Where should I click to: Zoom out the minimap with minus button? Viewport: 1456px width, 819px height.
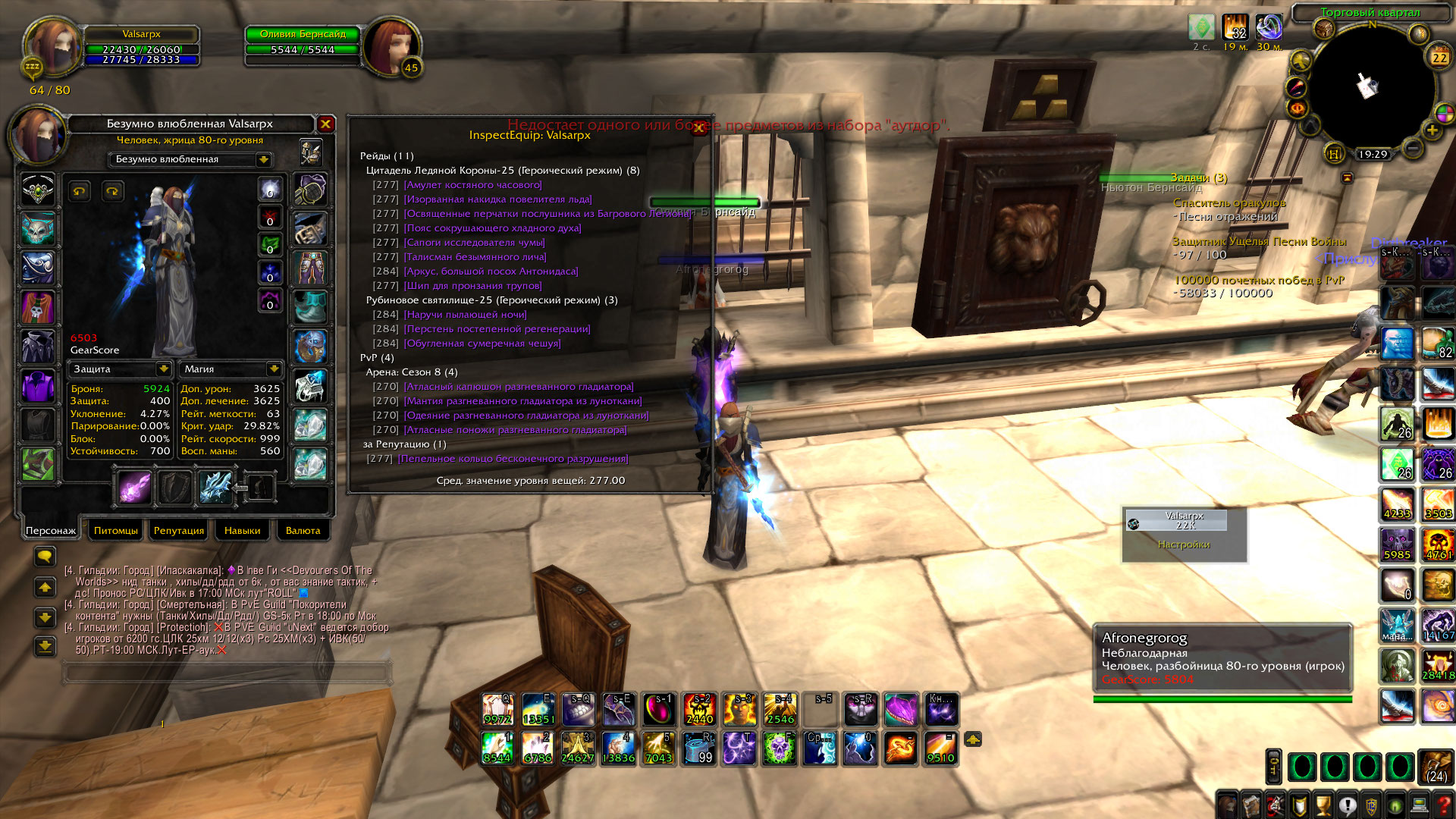tap(1412, 148)
